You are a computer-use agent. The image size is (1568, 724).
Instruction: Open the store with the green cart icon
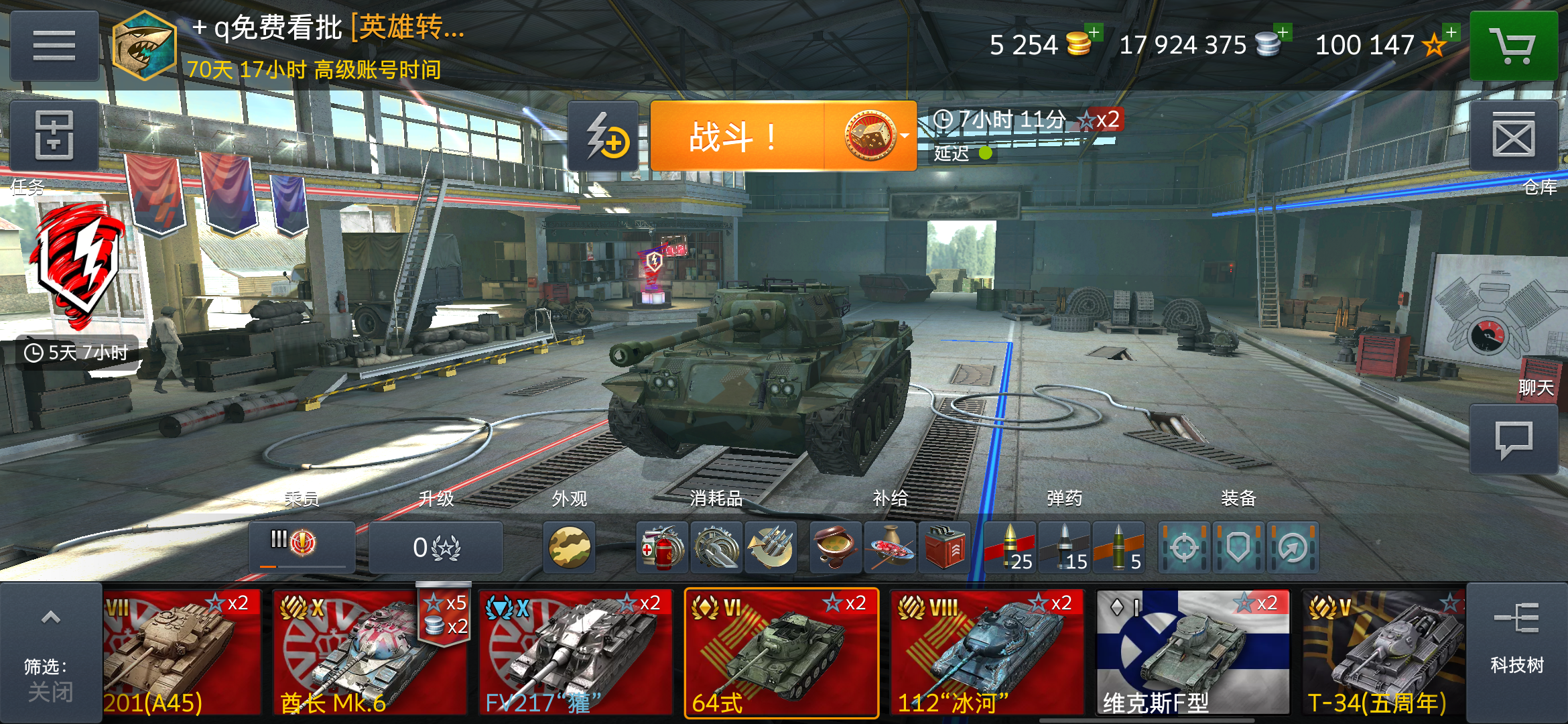(x=1515, y=46)
